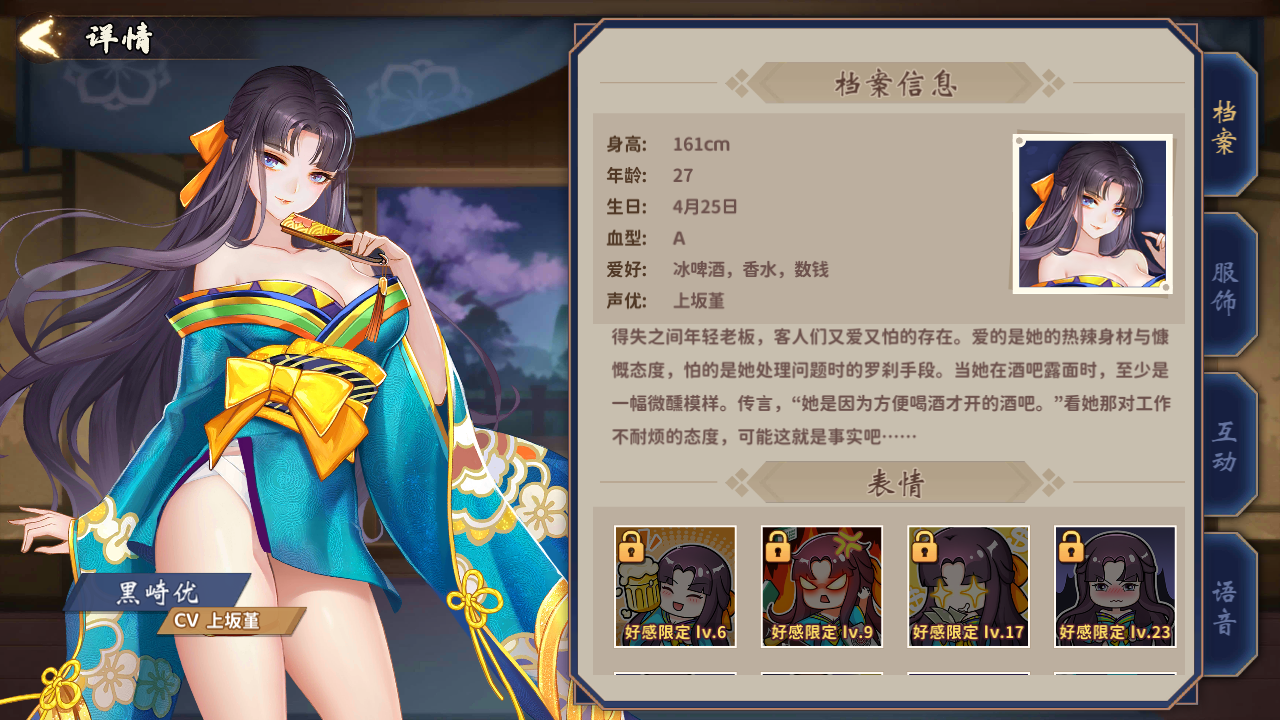Viewport: 1280px width, 720px height.
Task: Select the blushing emote at 好感限定 lv.23
Action: point(1114,585)
